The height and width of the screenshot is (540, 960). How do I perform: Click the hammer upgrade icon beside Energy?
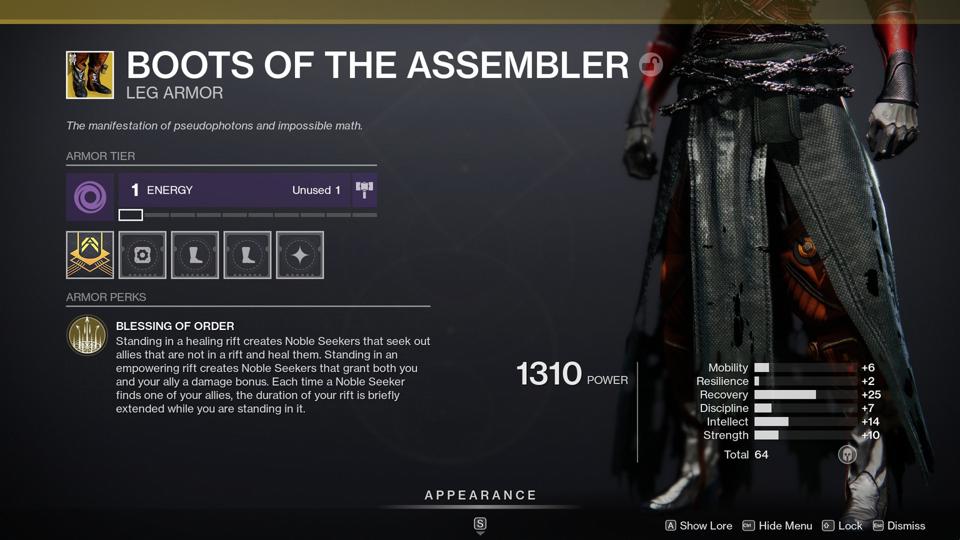pos(364,190)
